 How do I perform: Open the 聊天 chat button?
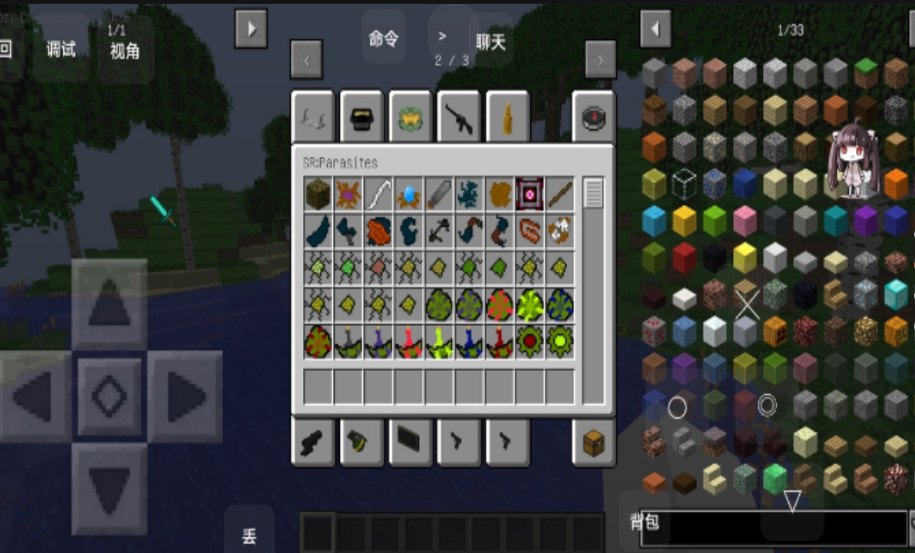coord(491,41)
